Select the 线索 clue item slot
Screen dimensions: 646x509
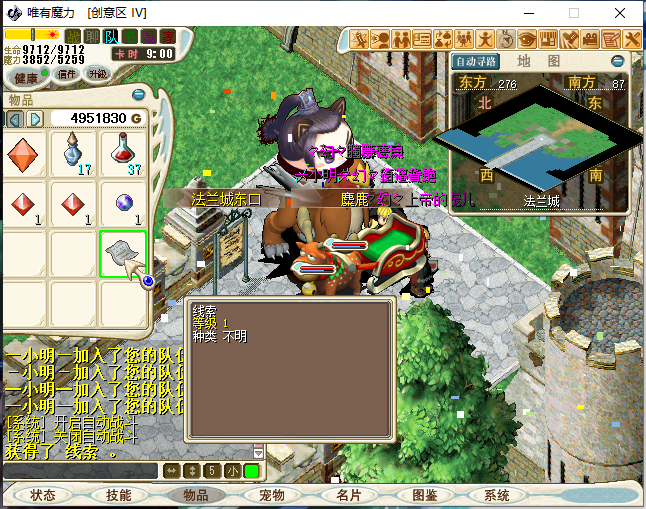point(123,255)
